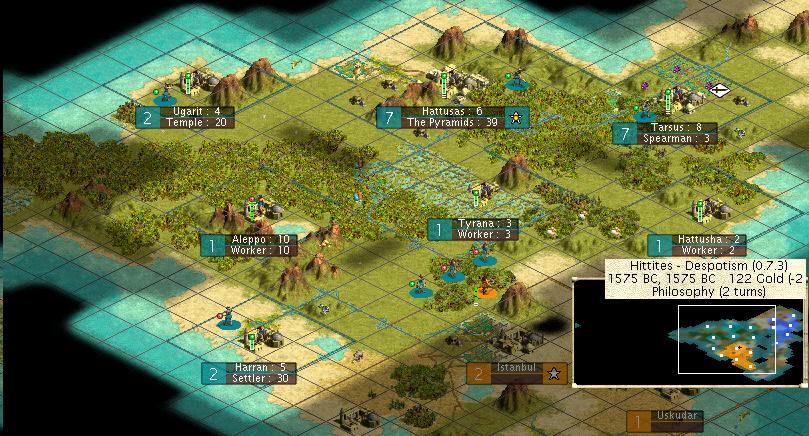This screenshot has height=436, width=809.
Task: Inspect the orange Istanbul city label
Action: click(517, 373)
